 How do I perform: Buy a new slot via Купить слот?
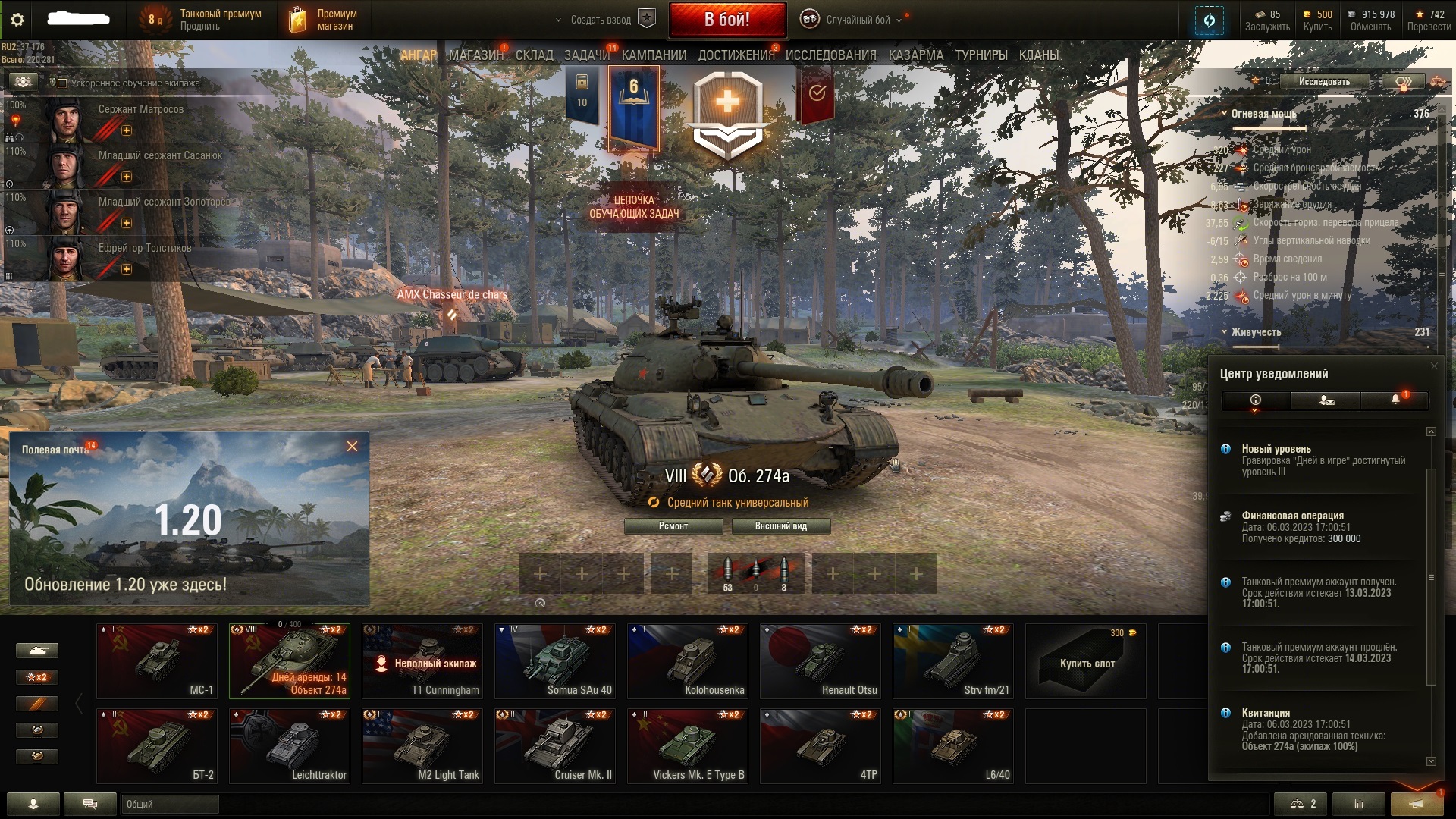coord(1086,661)
